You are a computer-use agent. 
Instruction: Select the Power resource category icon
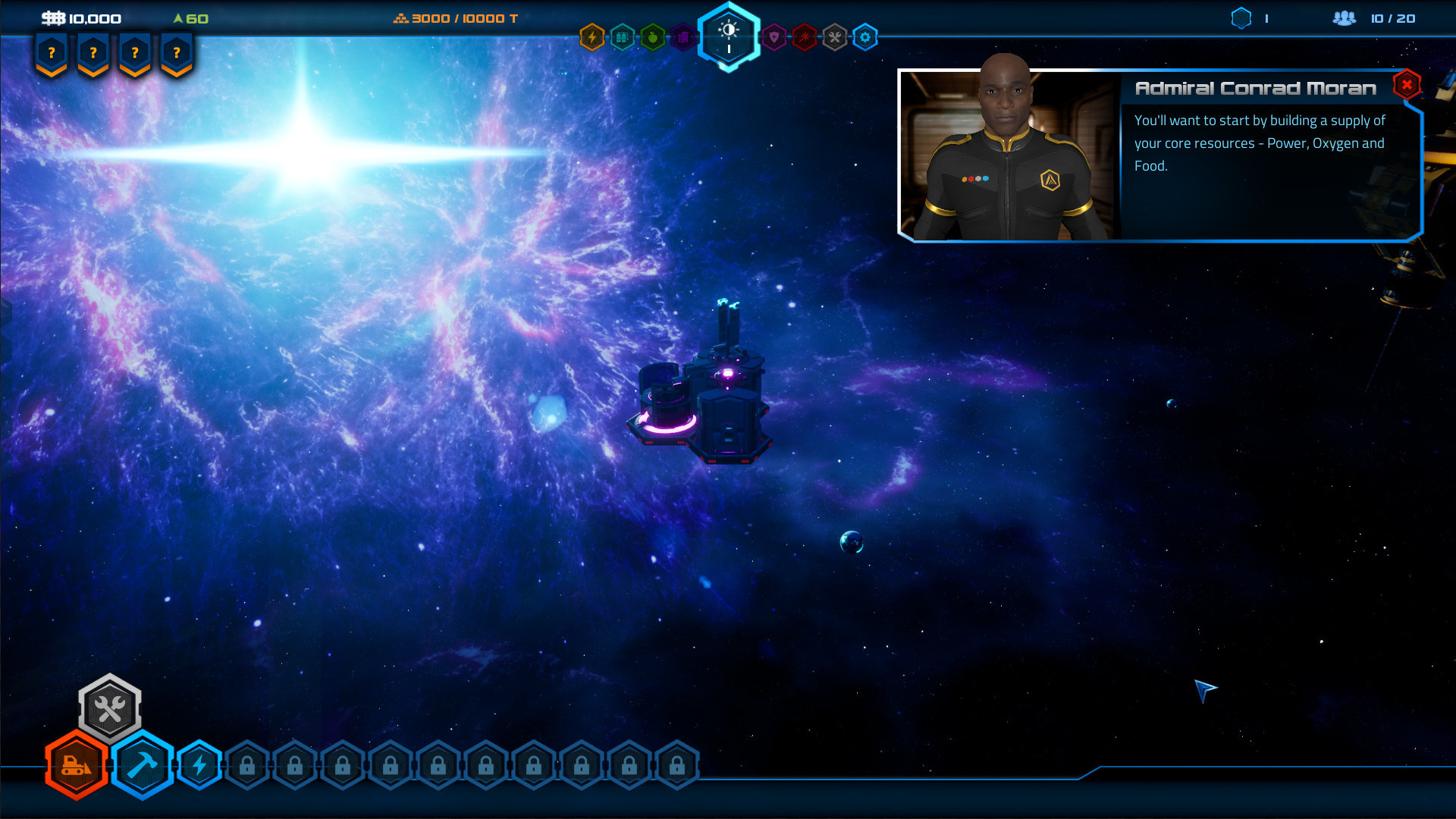pyautogui.click(x=591, y=37)
